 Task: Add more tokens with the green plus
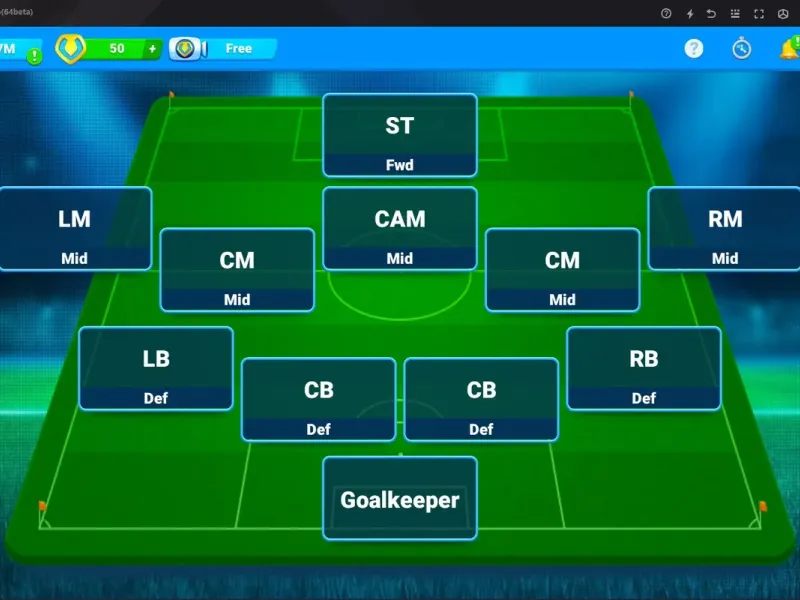click(152, 48)
